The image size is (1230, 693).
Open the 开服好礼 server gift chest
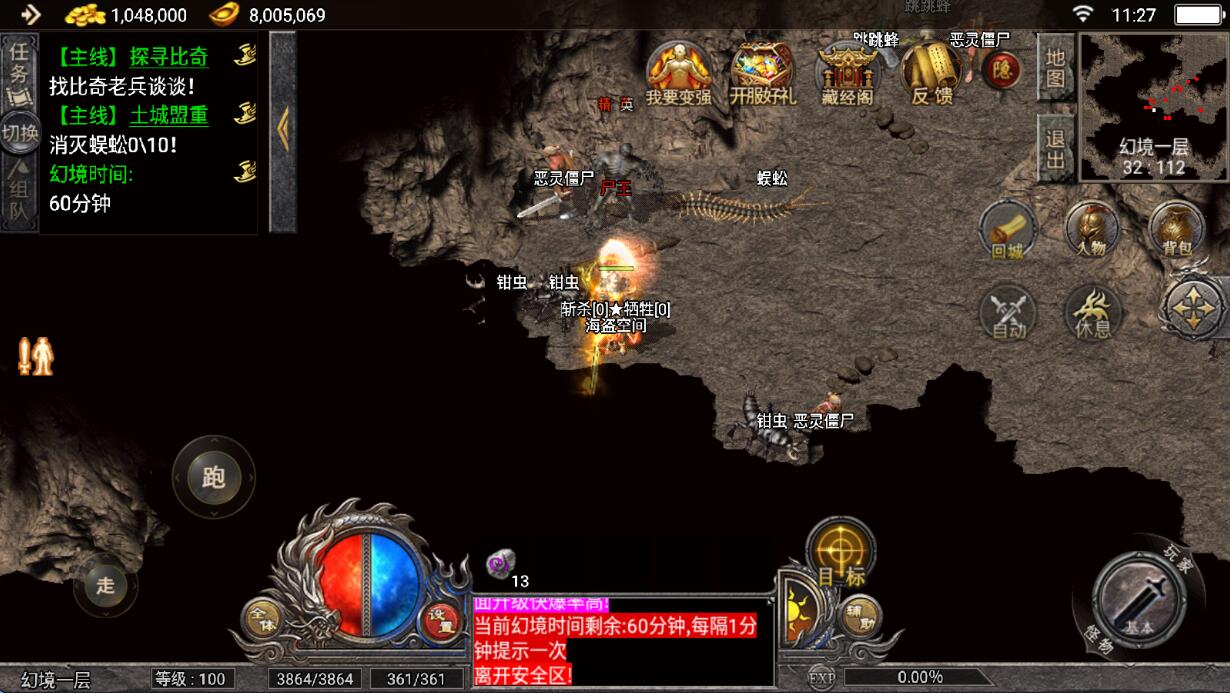coord(762,74)
